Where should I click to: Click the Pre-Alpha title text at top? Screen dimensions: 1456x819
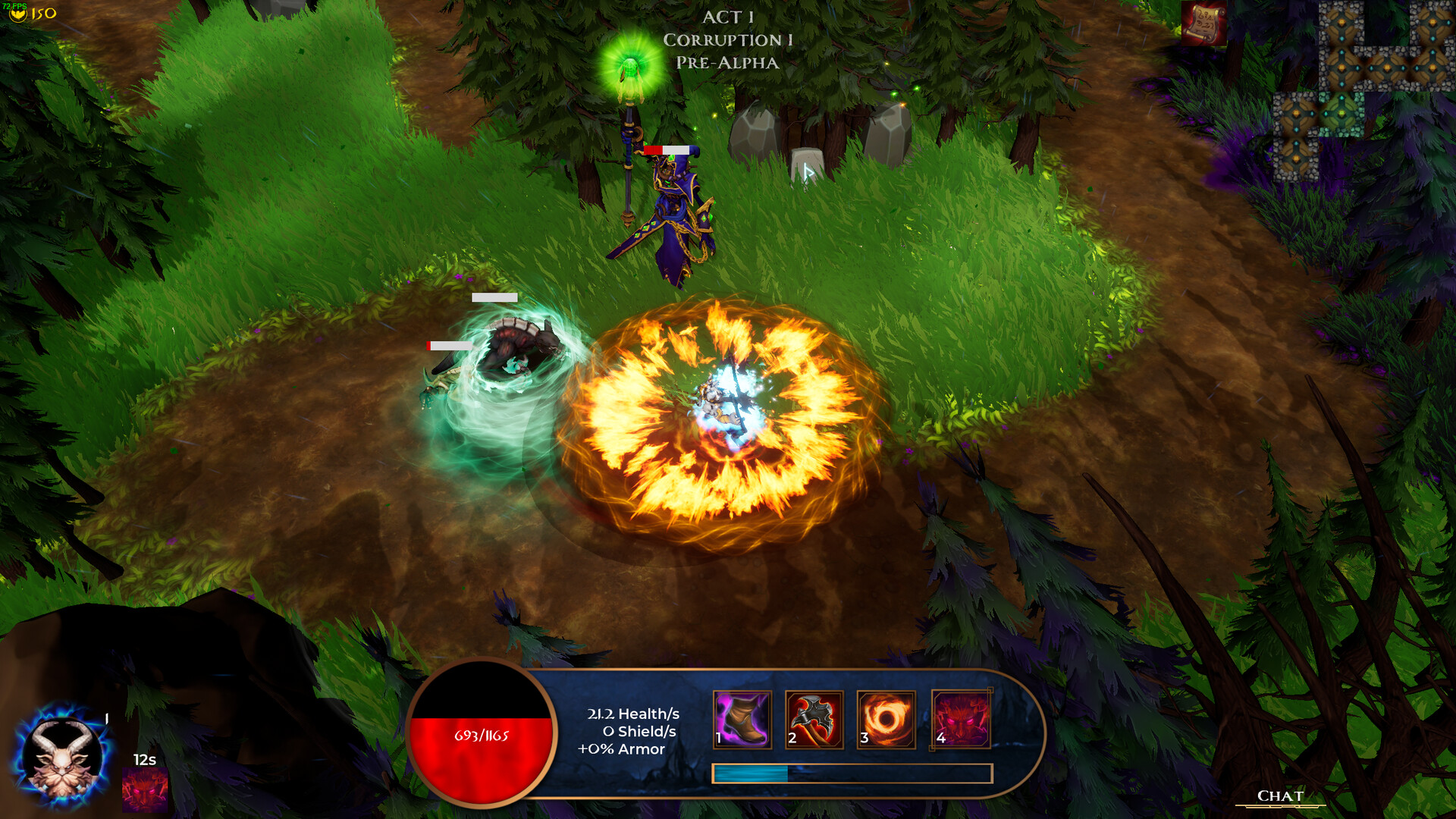coord(727,64)
